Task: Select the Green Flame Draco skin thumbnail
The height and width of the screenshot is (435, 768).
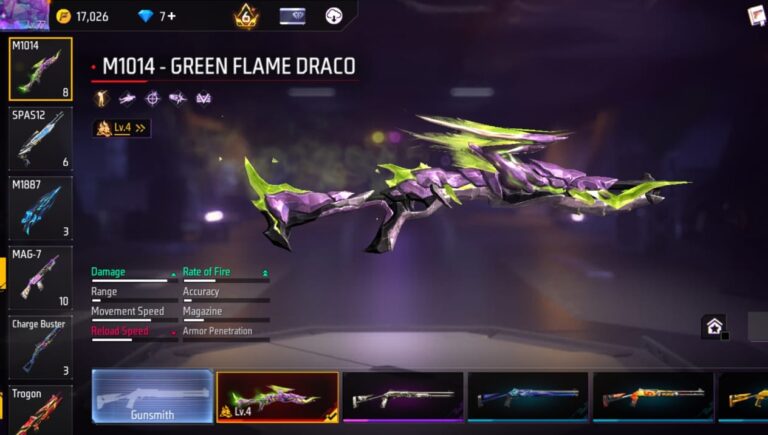Action: [x=277, y=396]
